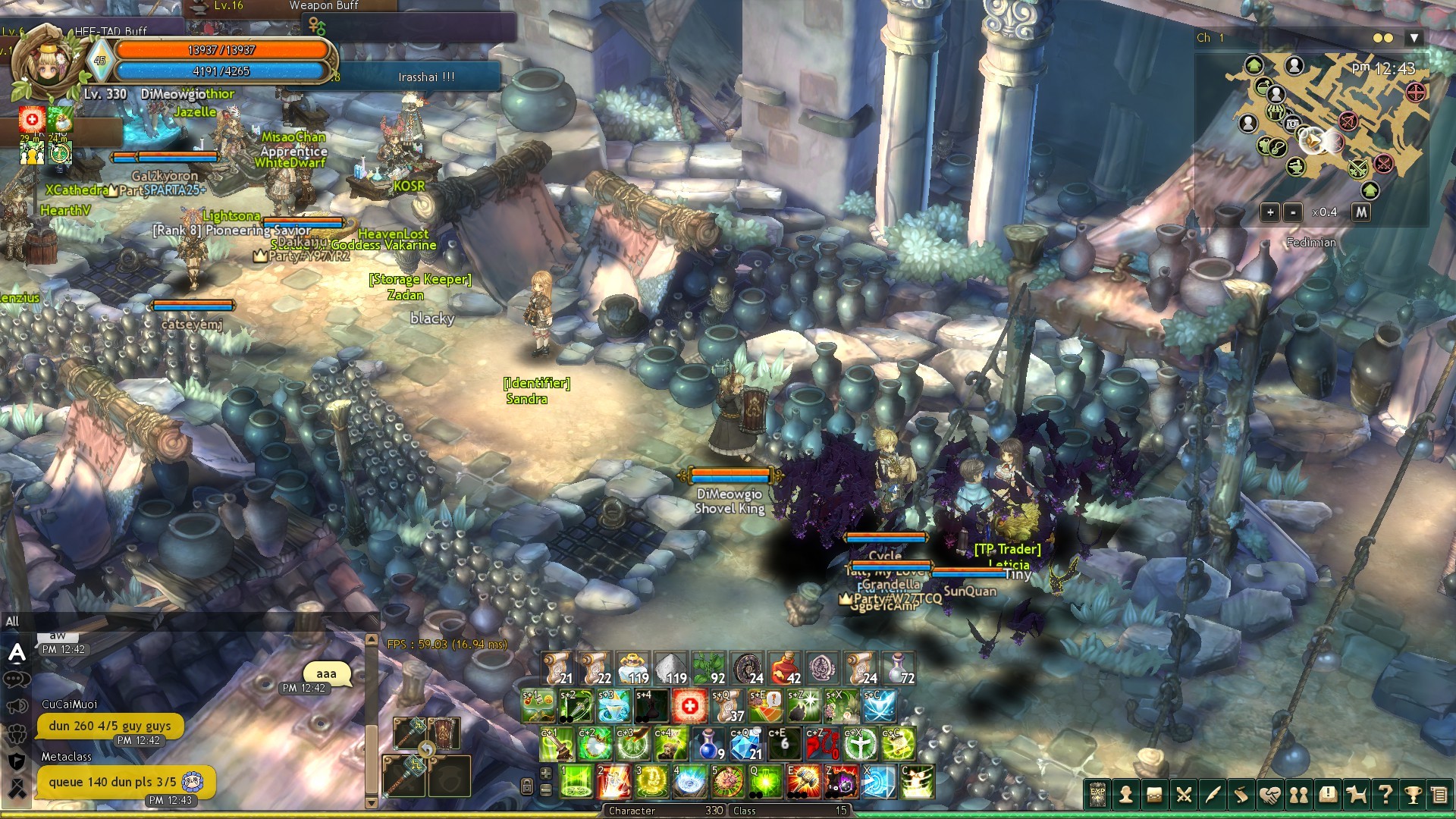Open the crossed swords menu icon

pyautogui.click(x=1183, y=795)
